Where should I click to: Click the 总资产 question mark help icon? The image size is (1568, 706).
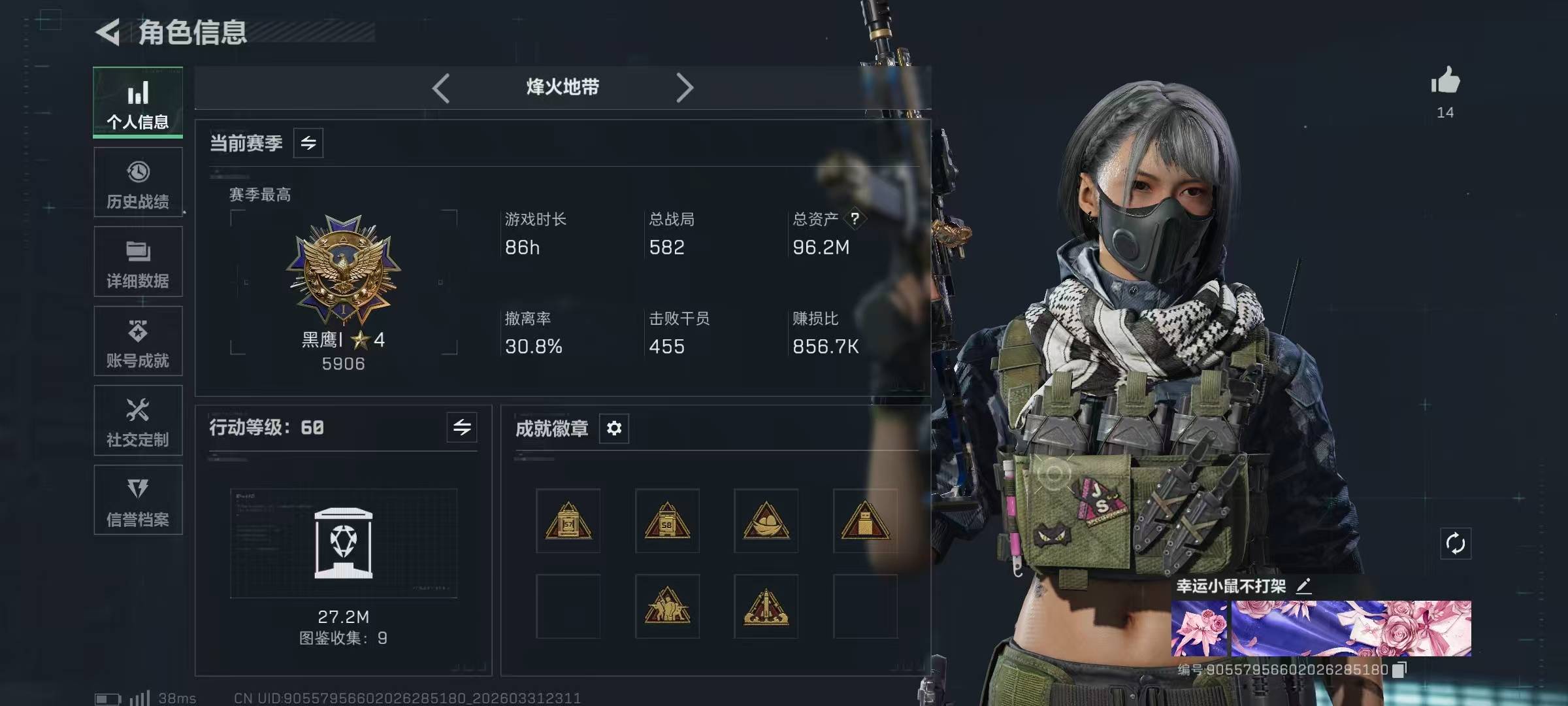tap(855, 219)
